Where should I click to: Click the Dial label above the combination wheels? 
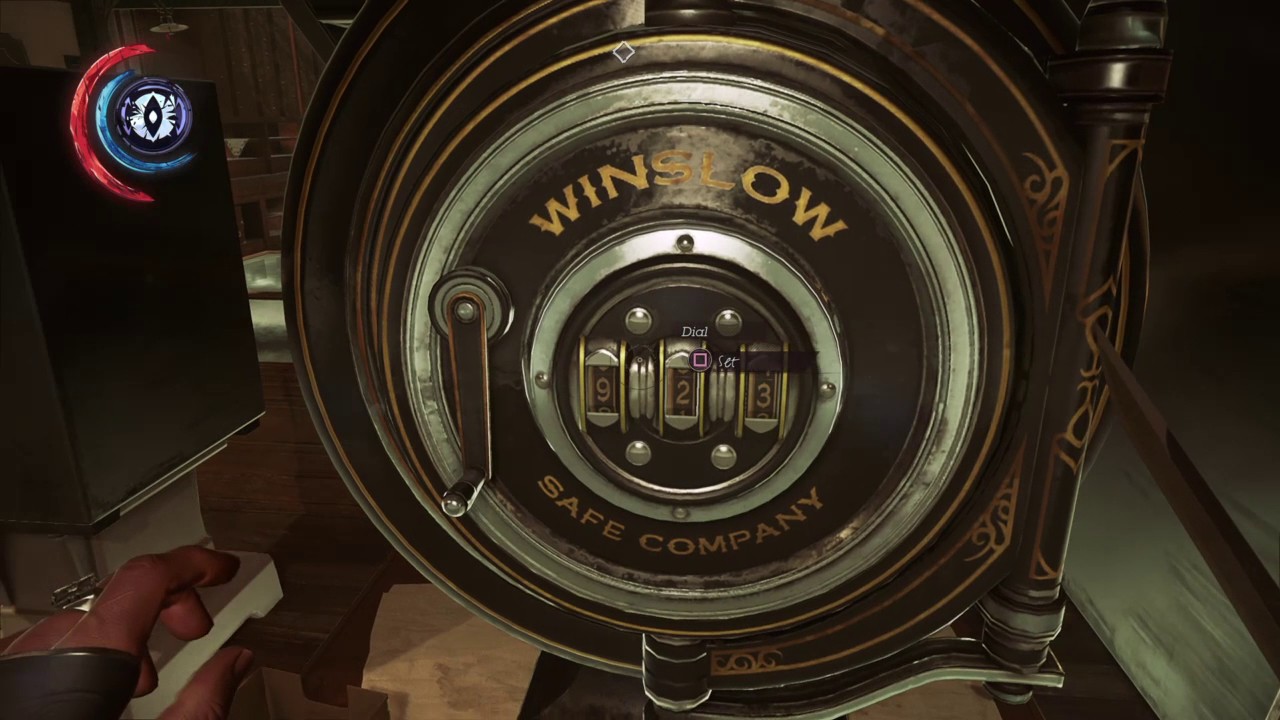[x=694, y=331]
